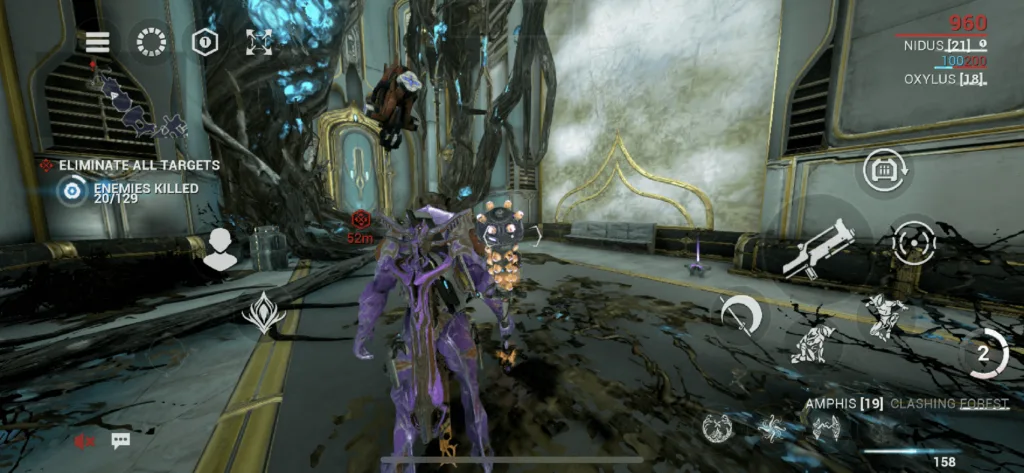The height and width of the screenshot is (473, 1024).
Task: Activate the crosshair aim button
Action: (x=912, y=243)
